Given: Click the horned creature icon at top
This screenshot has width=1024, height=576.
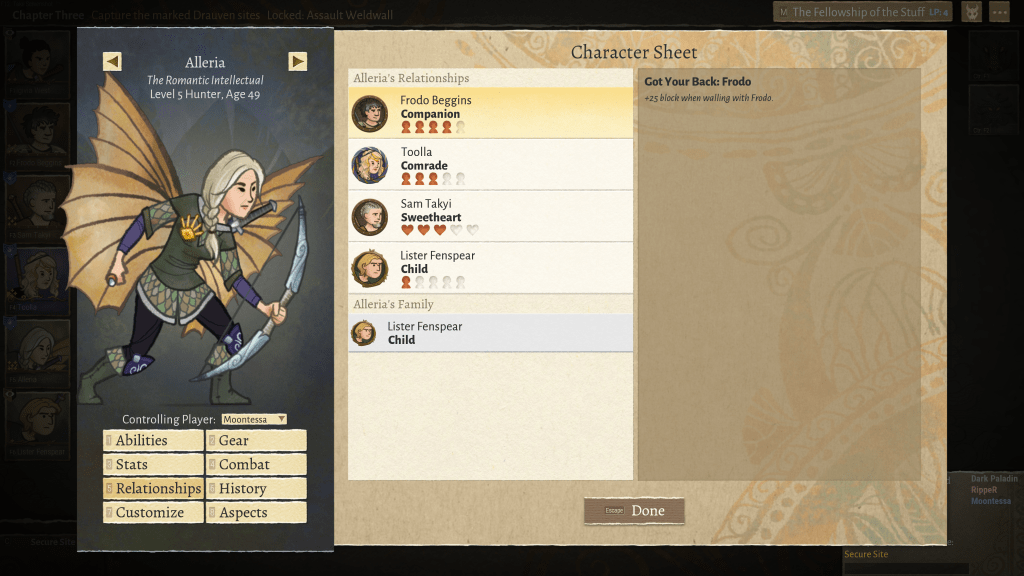Looking at the screenshot, I should tap(971, 12).
